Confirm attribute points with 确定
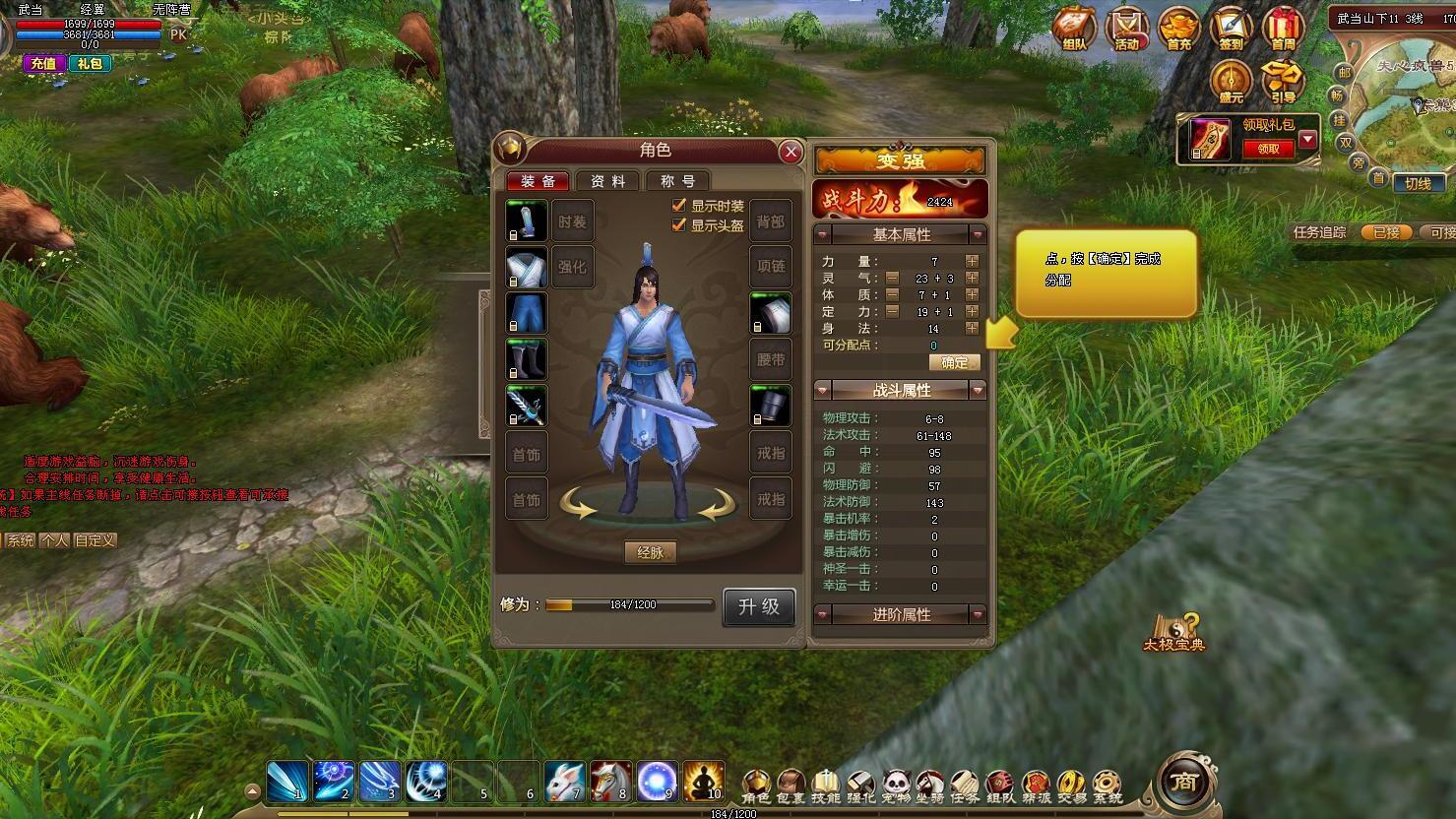Viewport: 1456px width, 819px height. 954,362
